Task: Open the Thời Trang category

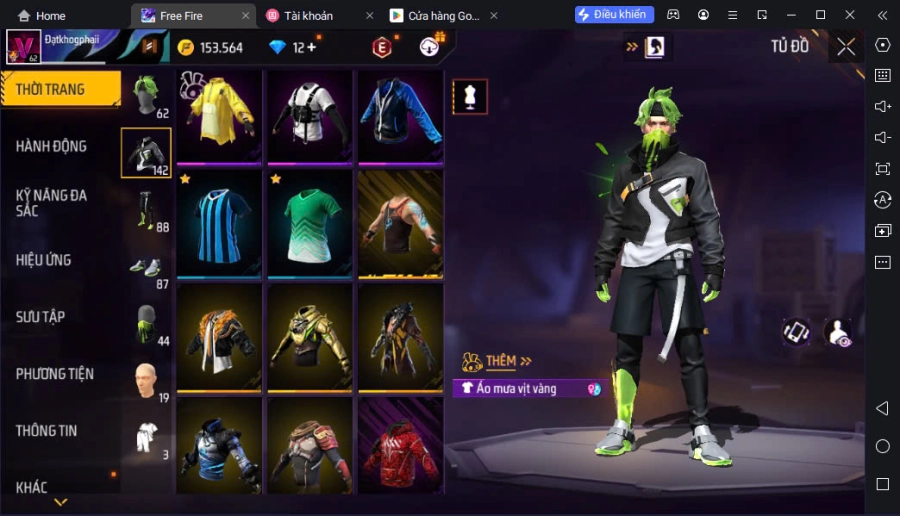Action: pyautogui.click(x=51, y=89)
